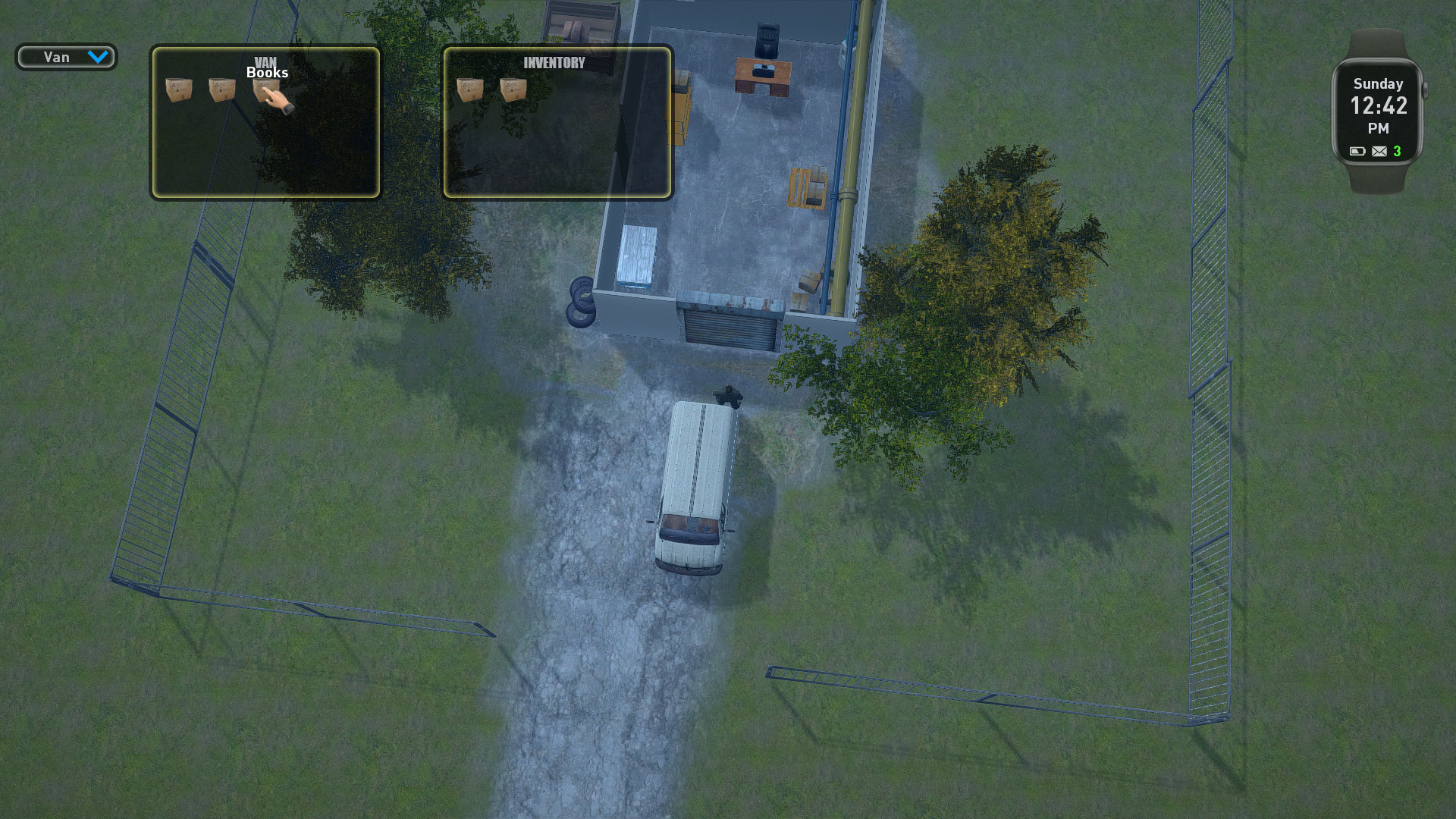Select the second box in the INVENTORY panel
The image size is (1456, 819).
click(x=514, y=89)
